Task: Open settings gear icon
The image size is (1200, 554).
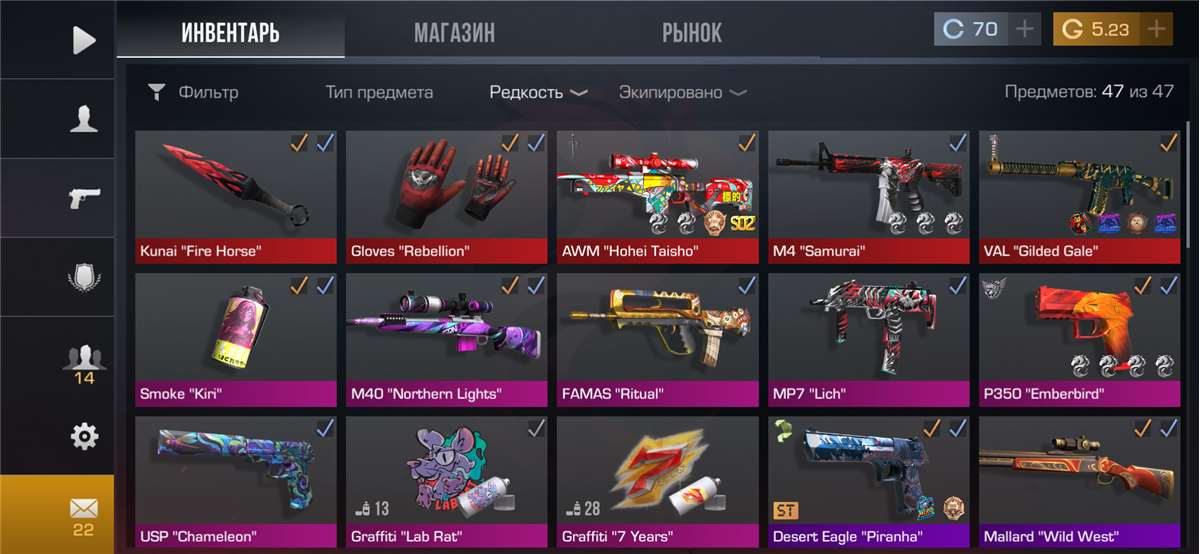Action: point(84,436)
